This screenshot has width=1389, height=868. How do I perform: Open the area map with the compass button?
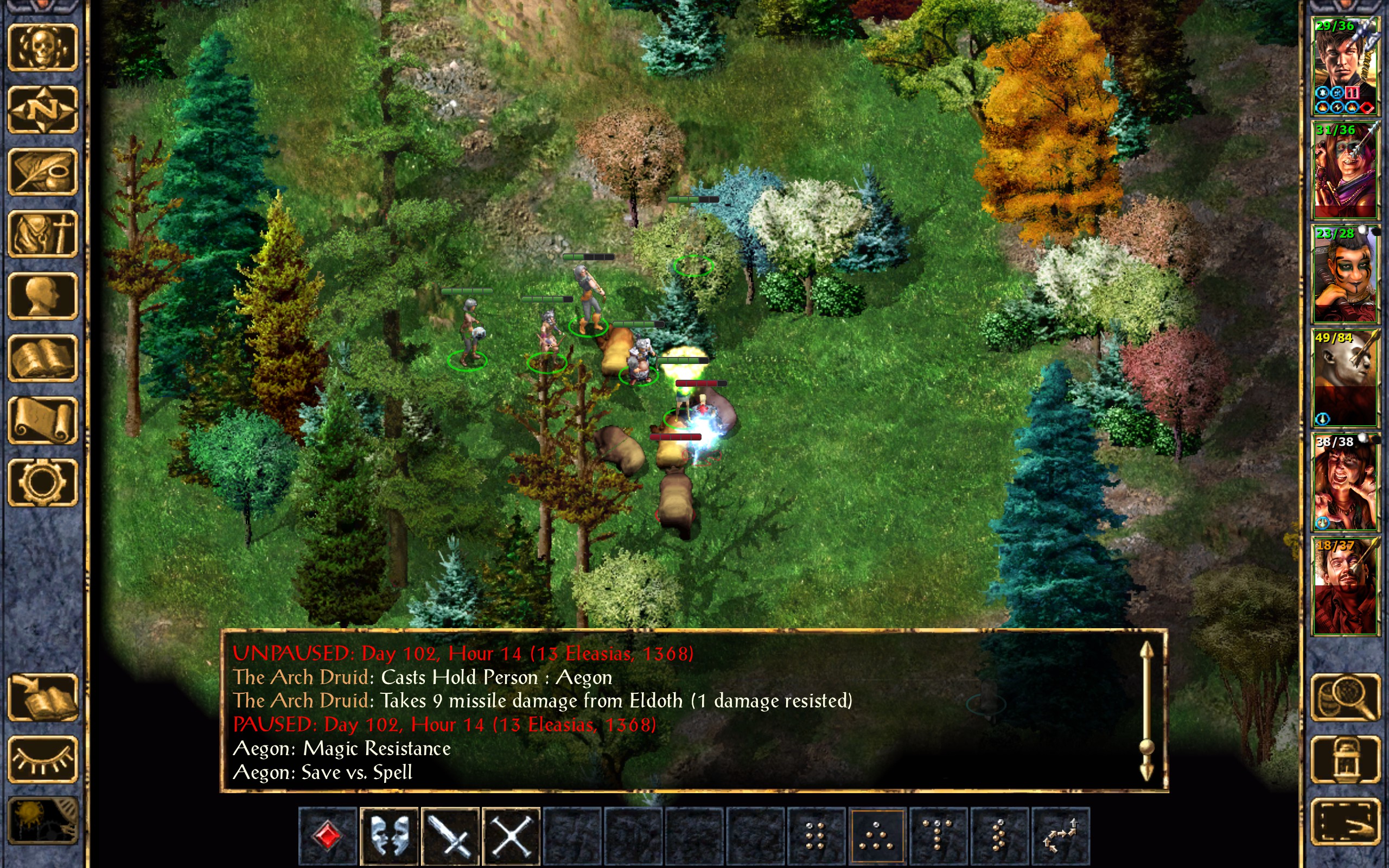pyautogui.click(x=42, y=110)
